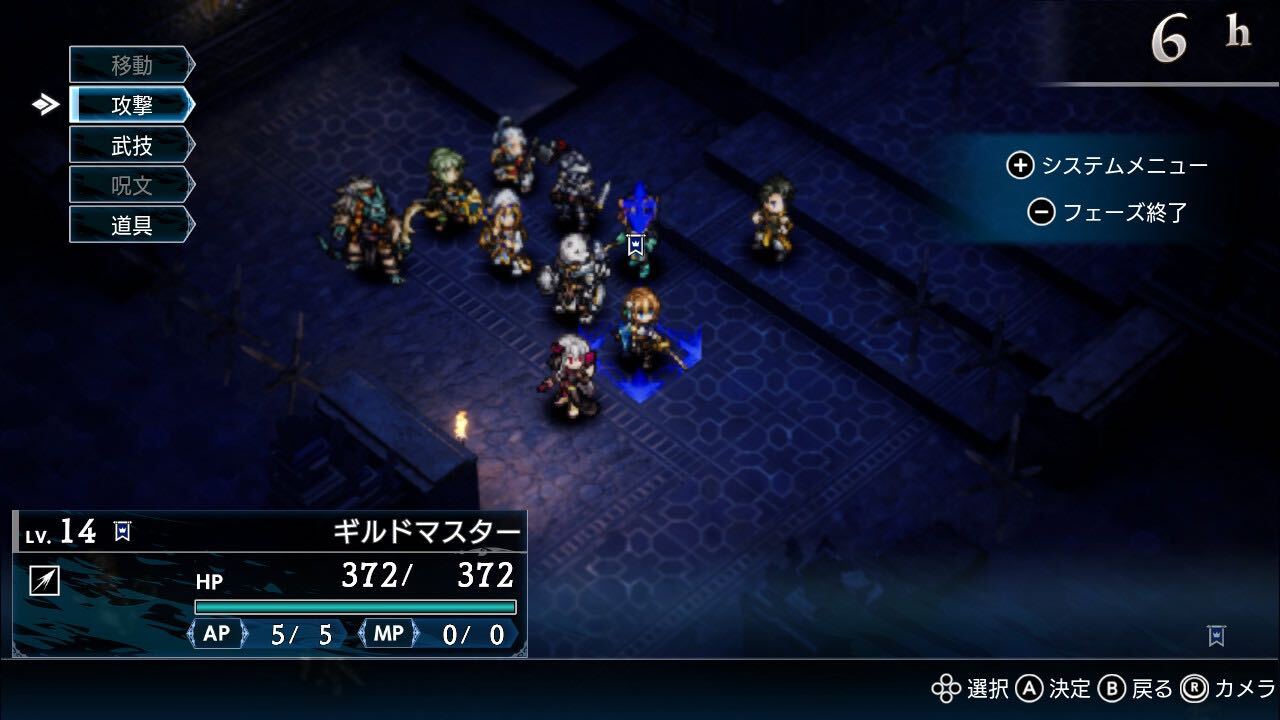Choose the 攻撃 (Attack) command
1280x720 pixels.
pyautogui.click(x=131, y=105)
